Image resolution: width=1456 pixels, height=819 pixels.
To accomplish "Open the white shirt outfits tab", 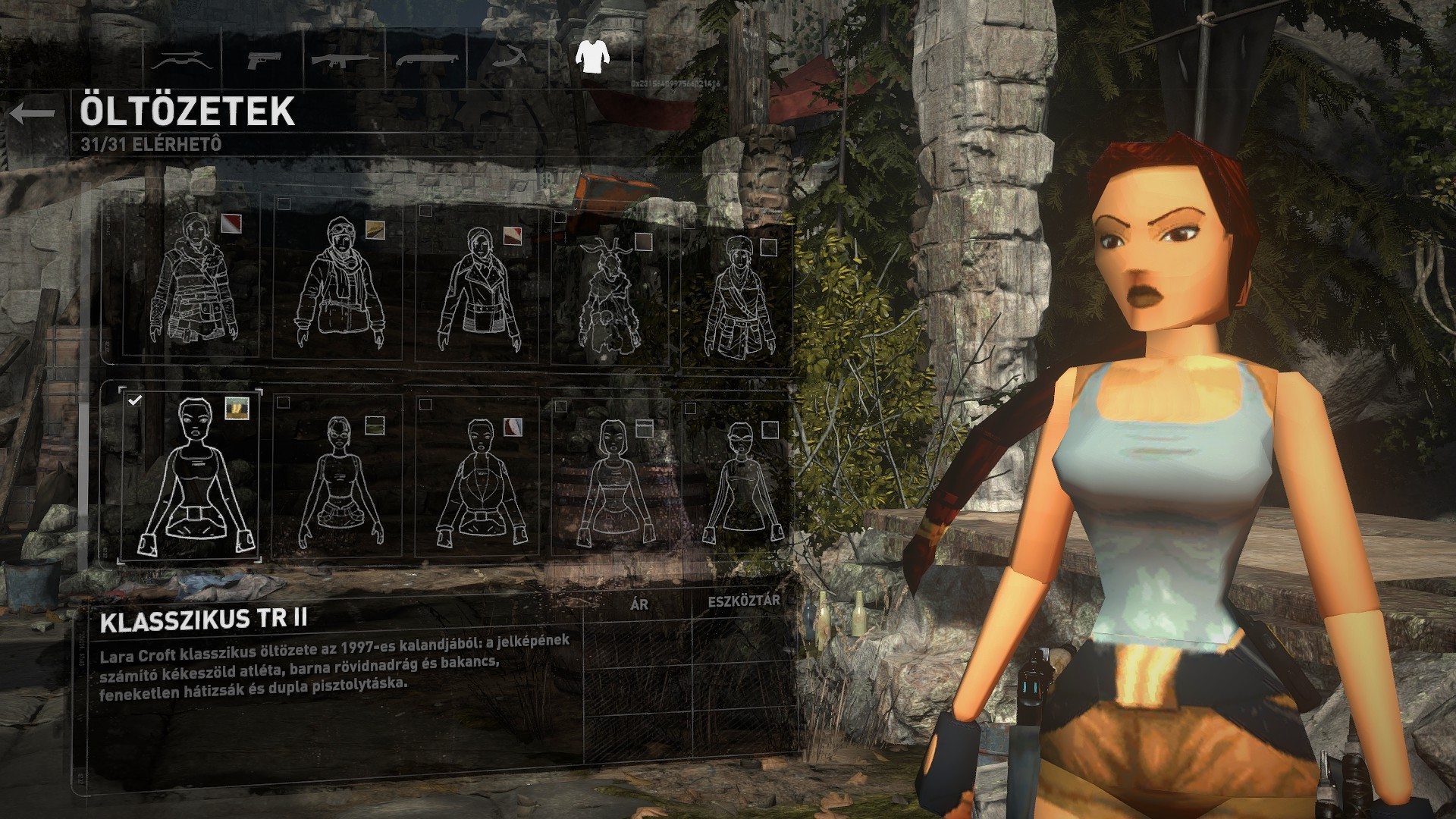I will 591,55.
